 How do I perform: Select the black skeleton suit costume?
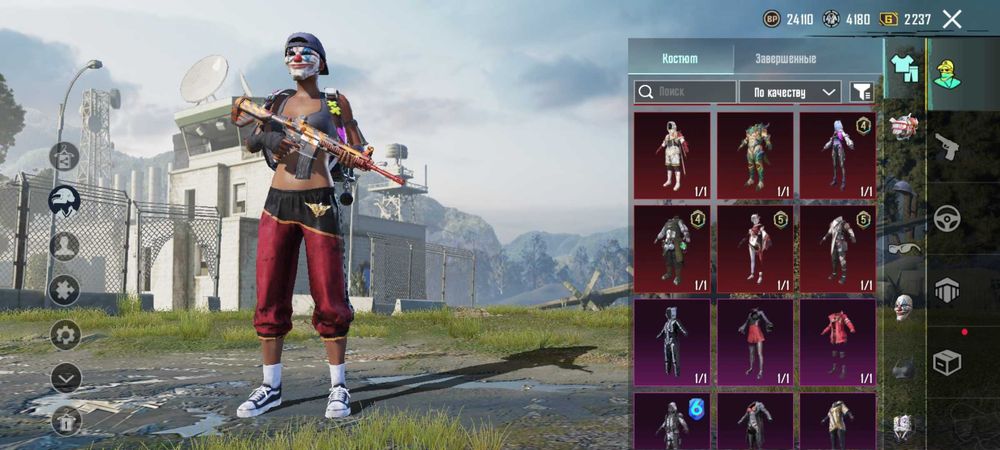672,341
